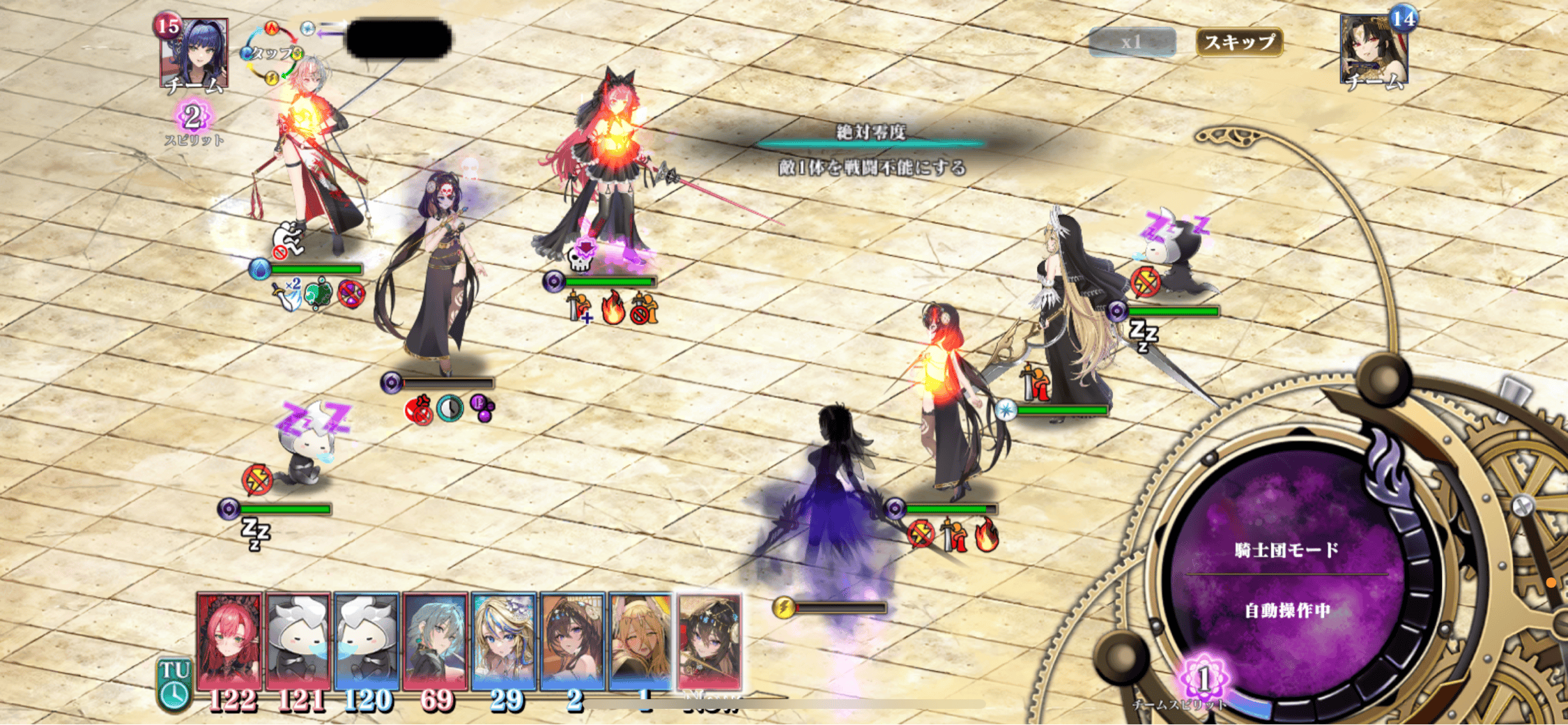
Task: Select the current Now turn card
Action: pyautogui.click(x=709, y=641)
